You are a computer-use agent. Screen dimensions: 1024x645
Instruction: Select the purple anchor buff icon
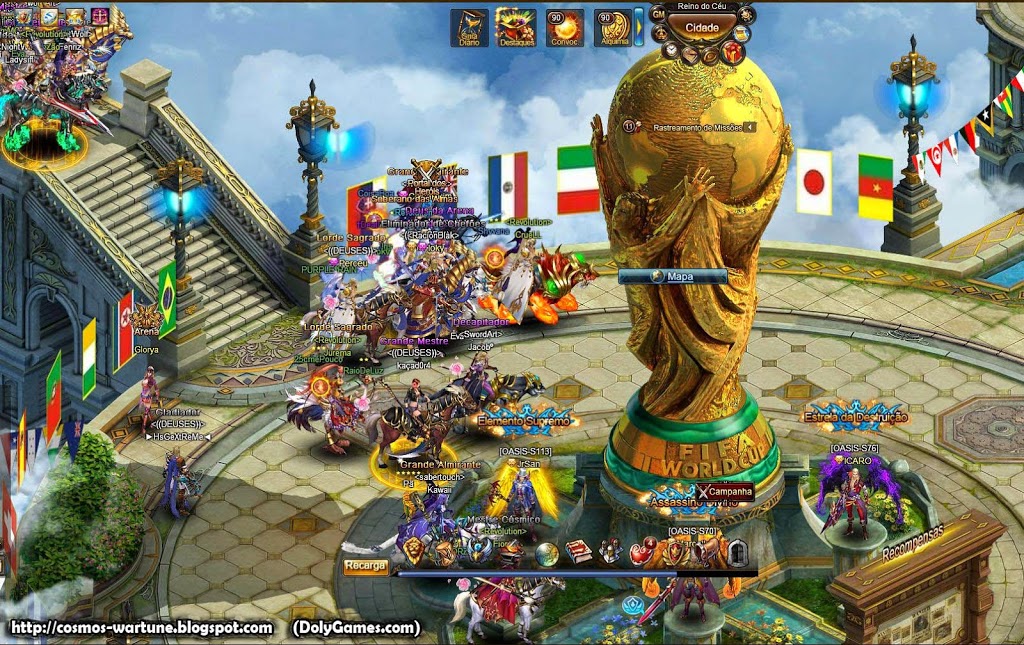pyautogui.click(x=102, y=16)
